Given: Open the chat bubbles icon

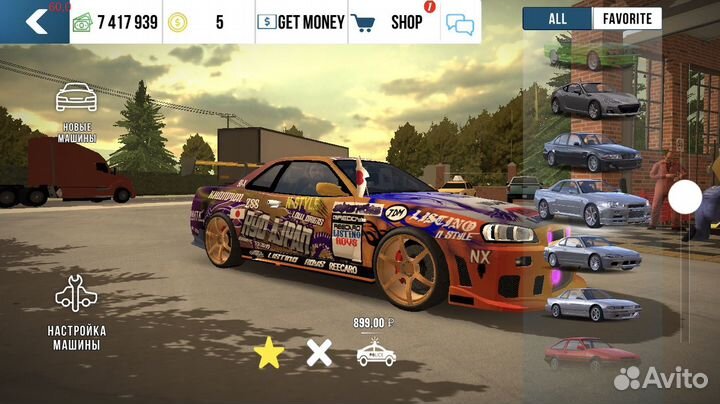Looking at the screenshot, I should pyautogui.click(x=460, y=22).
